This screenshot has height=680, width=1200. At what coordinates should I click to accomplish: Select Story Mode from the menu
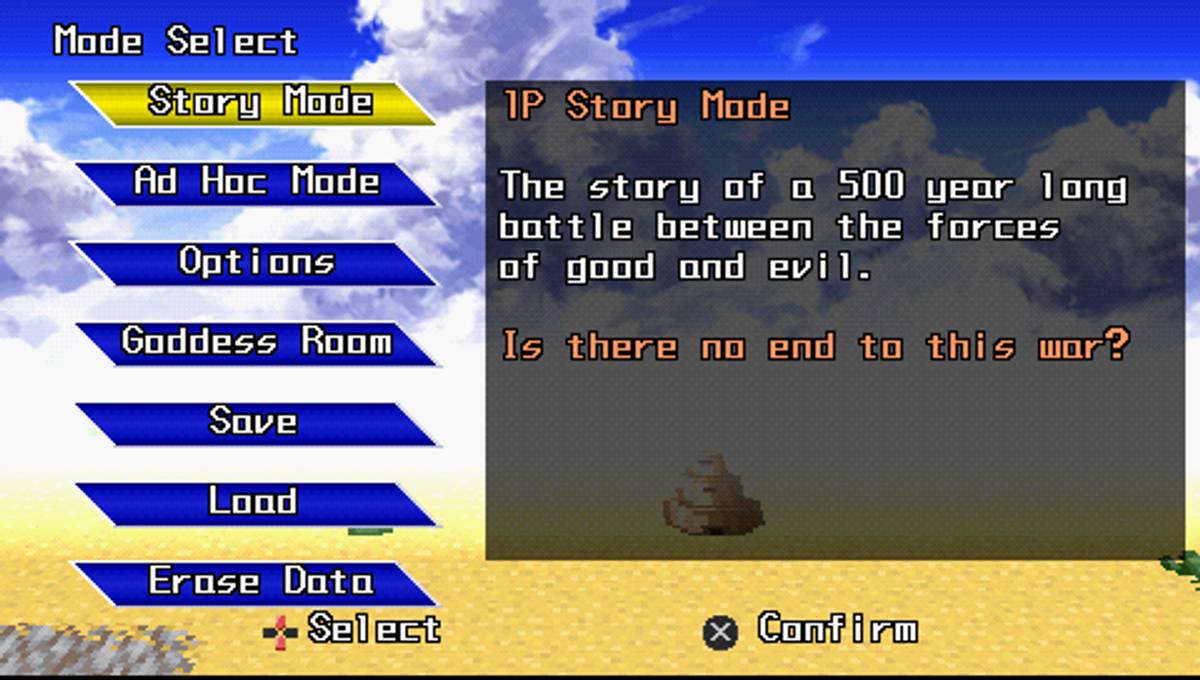[256, 103]
